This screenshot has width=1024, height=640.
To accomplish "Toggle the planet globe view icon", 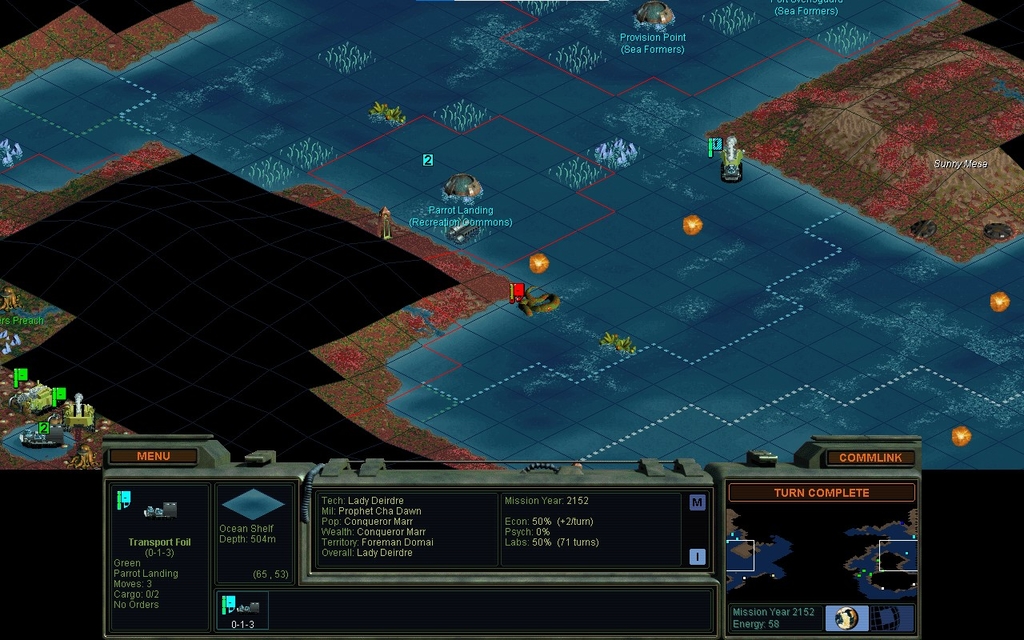I will coord(846,617).
